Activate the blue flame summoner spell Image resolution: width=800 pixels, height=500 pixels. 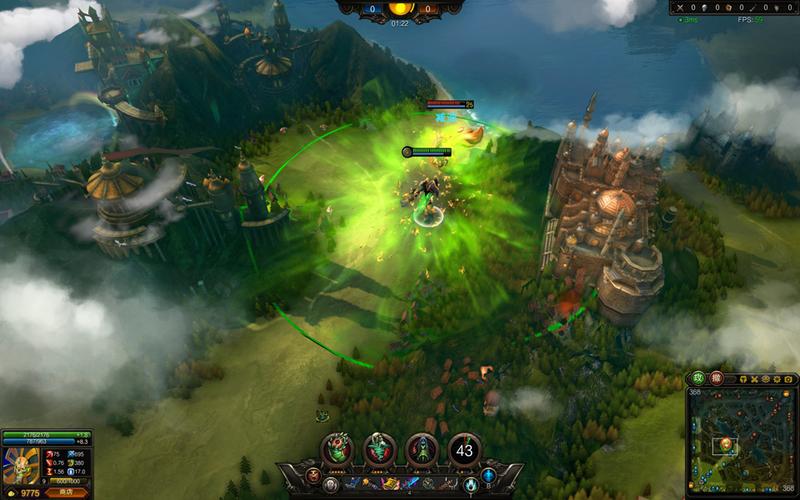(x=471, y=485)
